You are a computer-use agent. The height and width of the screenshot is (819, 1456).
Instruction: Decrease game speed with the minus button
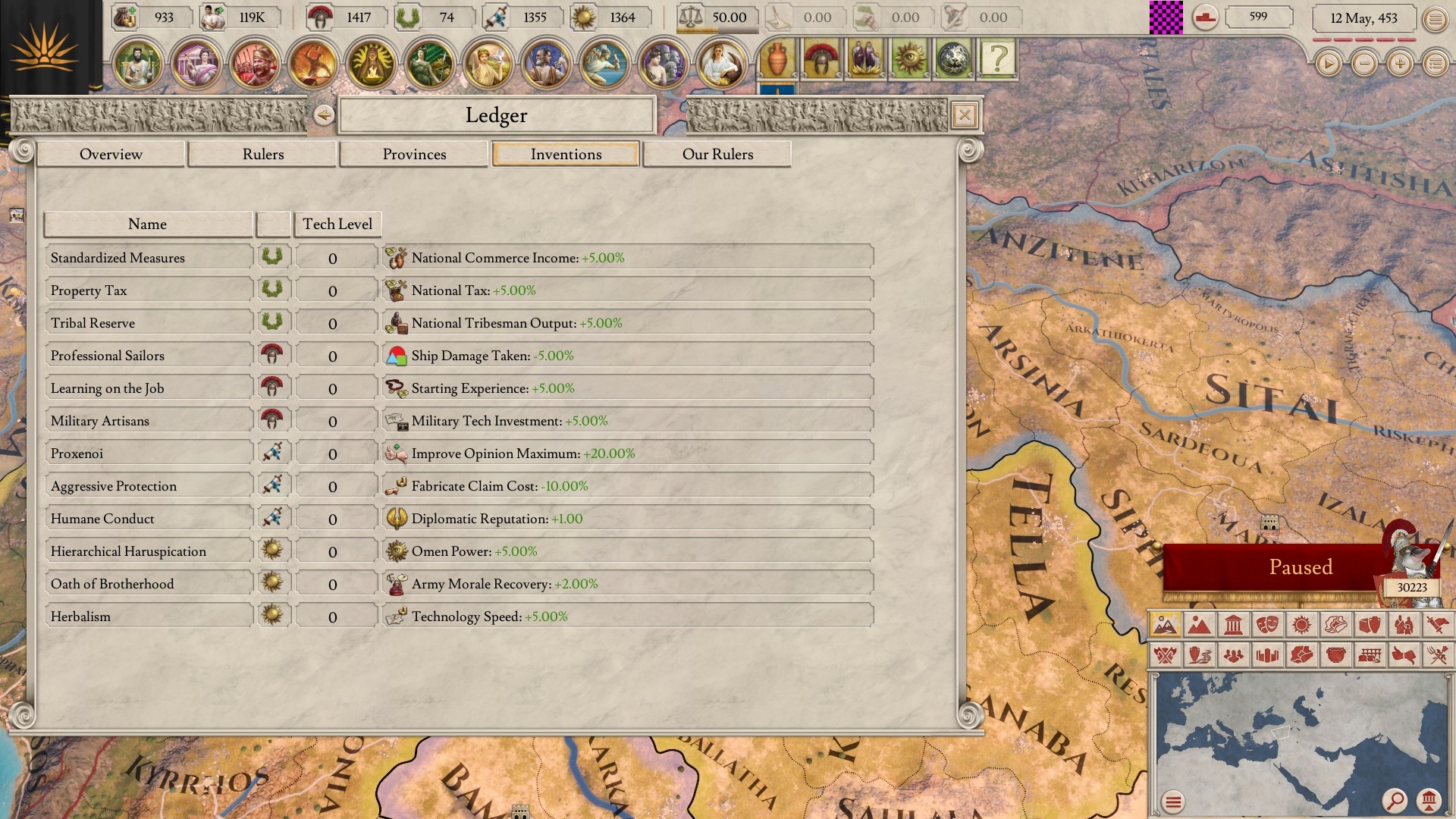pos(1364,64)
